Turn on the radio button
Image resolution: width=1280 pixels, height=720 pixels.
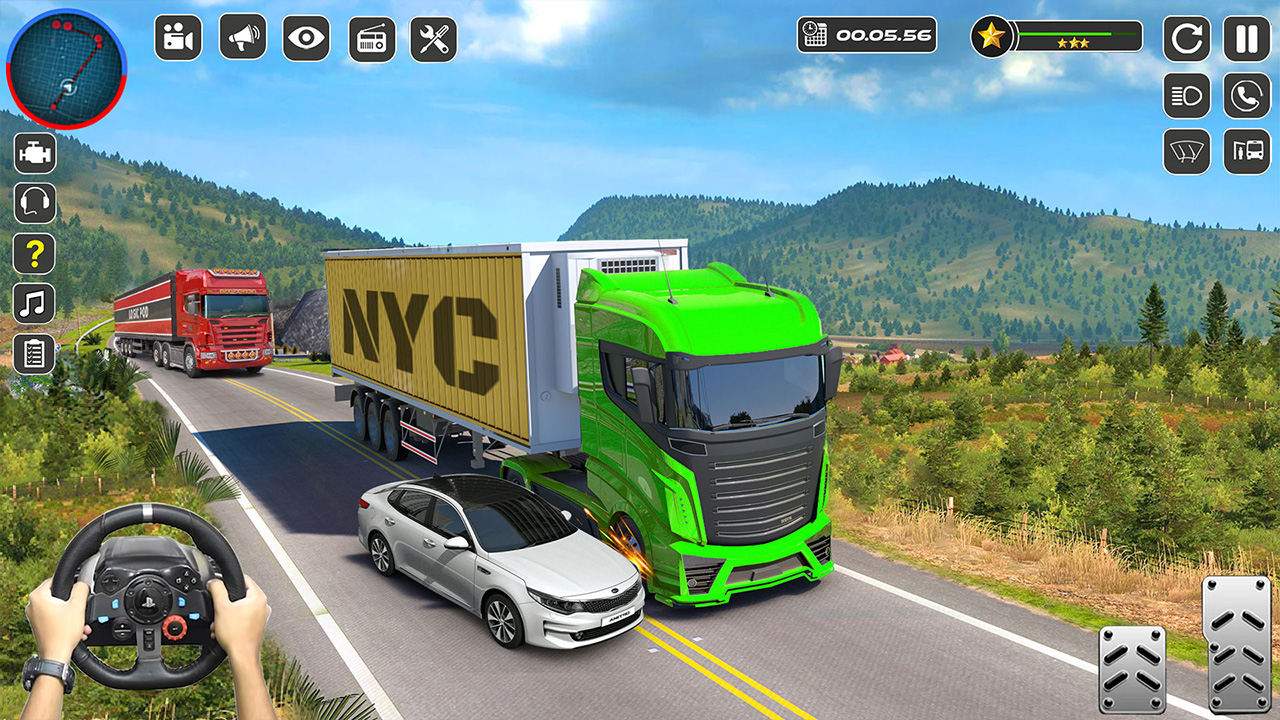pyautogui.click(x=371, y=39)
